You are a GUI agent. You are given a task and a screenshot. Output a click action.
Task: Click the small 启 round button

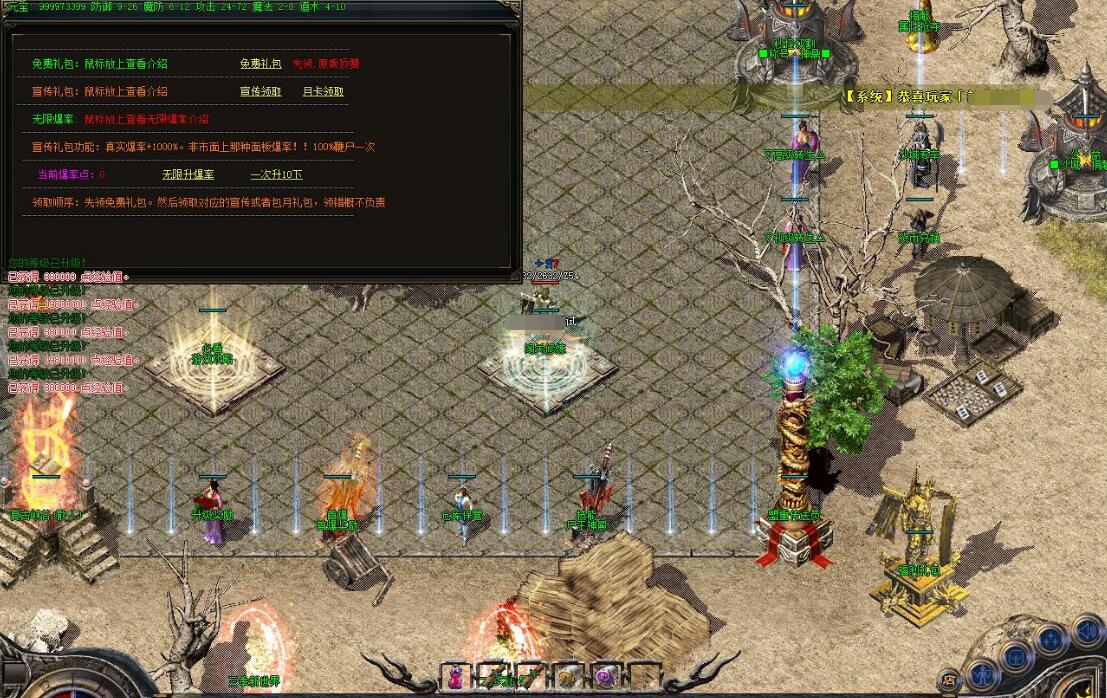point(948,681)
